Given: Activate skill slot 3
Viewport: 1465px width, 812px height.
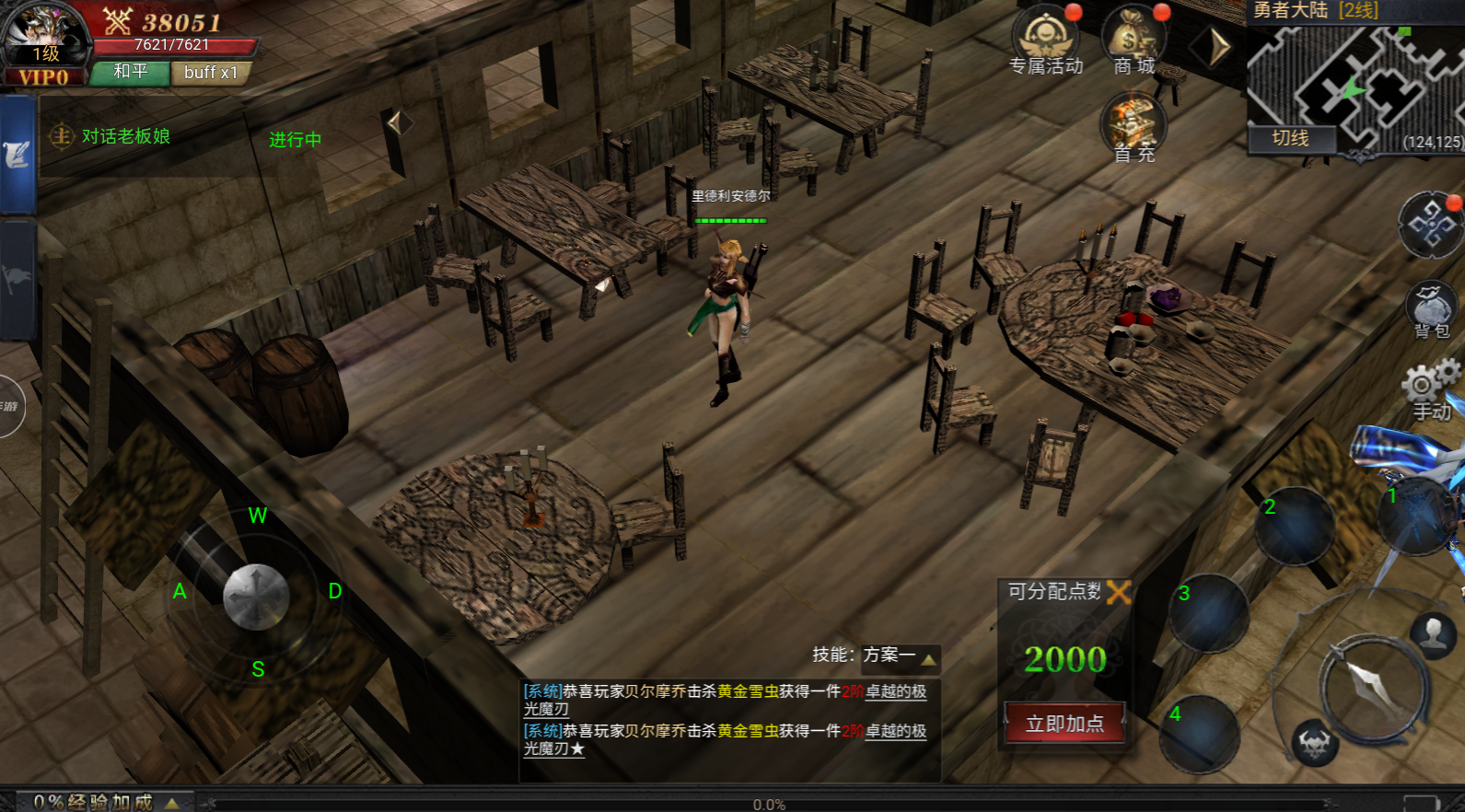Looking at the screenshot, I should click(x=1209, y=613).
